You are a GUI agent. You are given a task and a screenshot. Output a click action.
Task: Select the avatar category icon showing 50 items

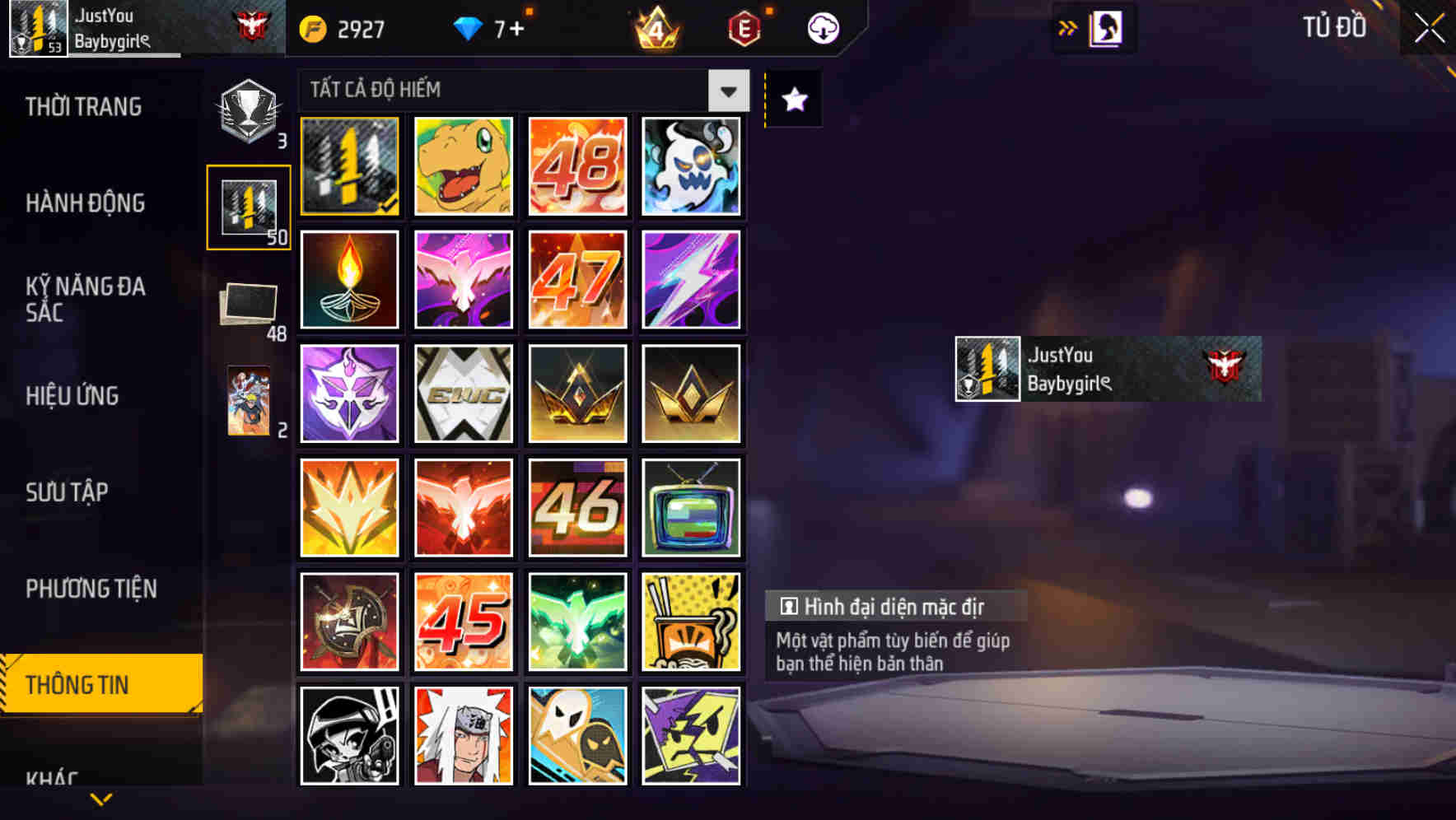coord(250,206)
